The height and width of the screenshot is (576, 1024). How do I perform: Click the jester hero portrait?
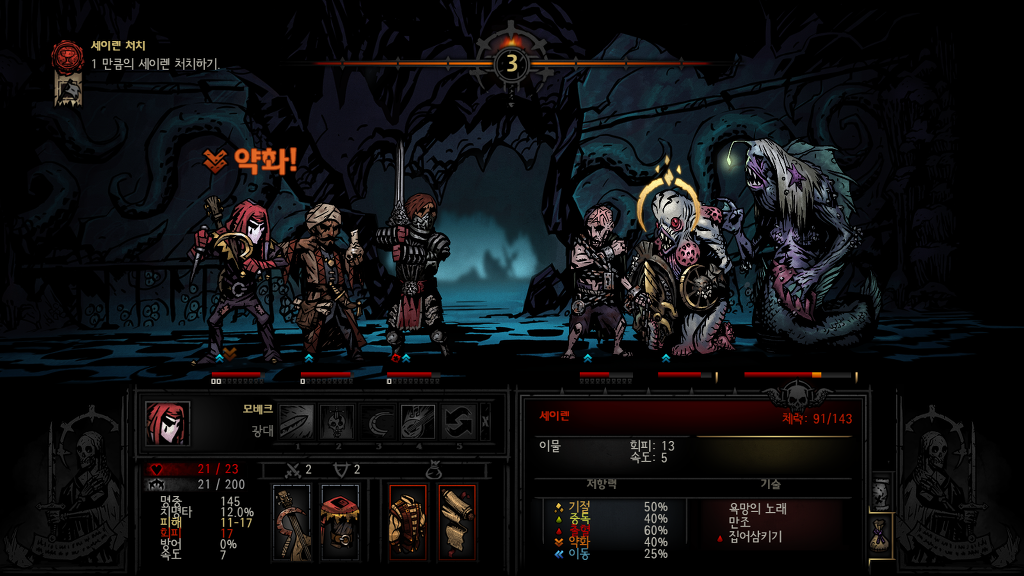167,423
